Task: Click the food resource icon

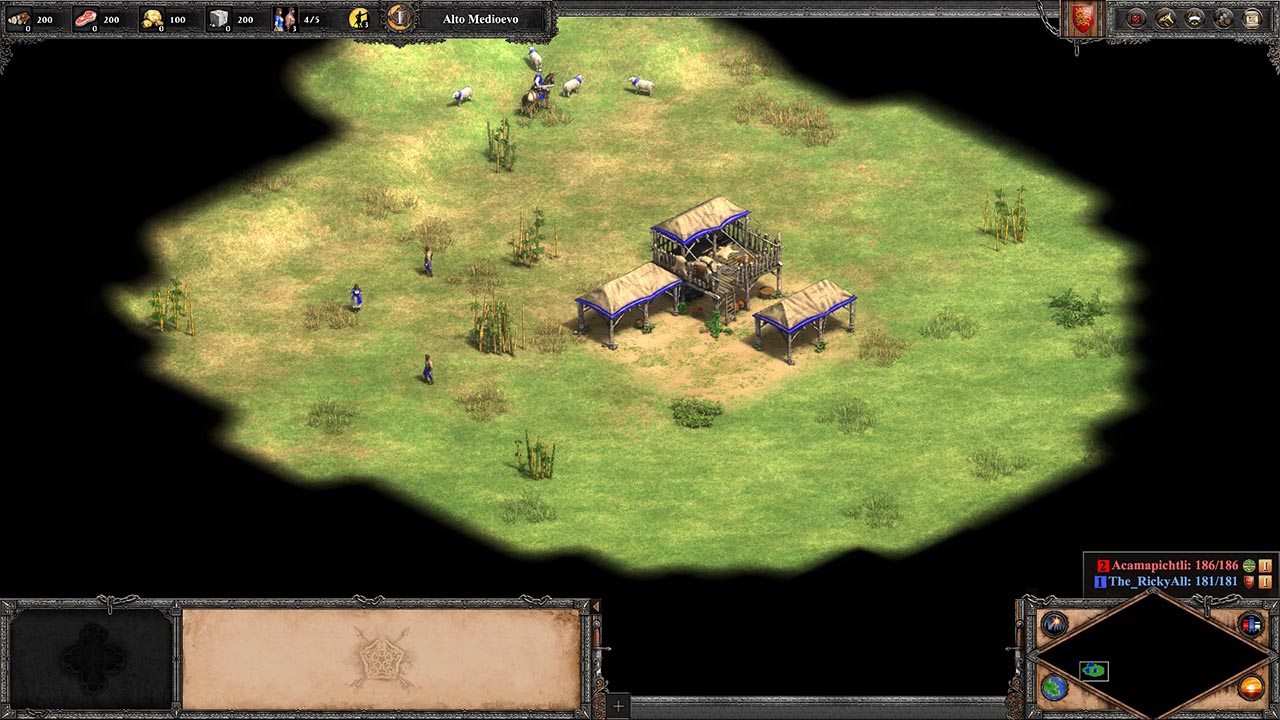Action: [x=86, y=19]
